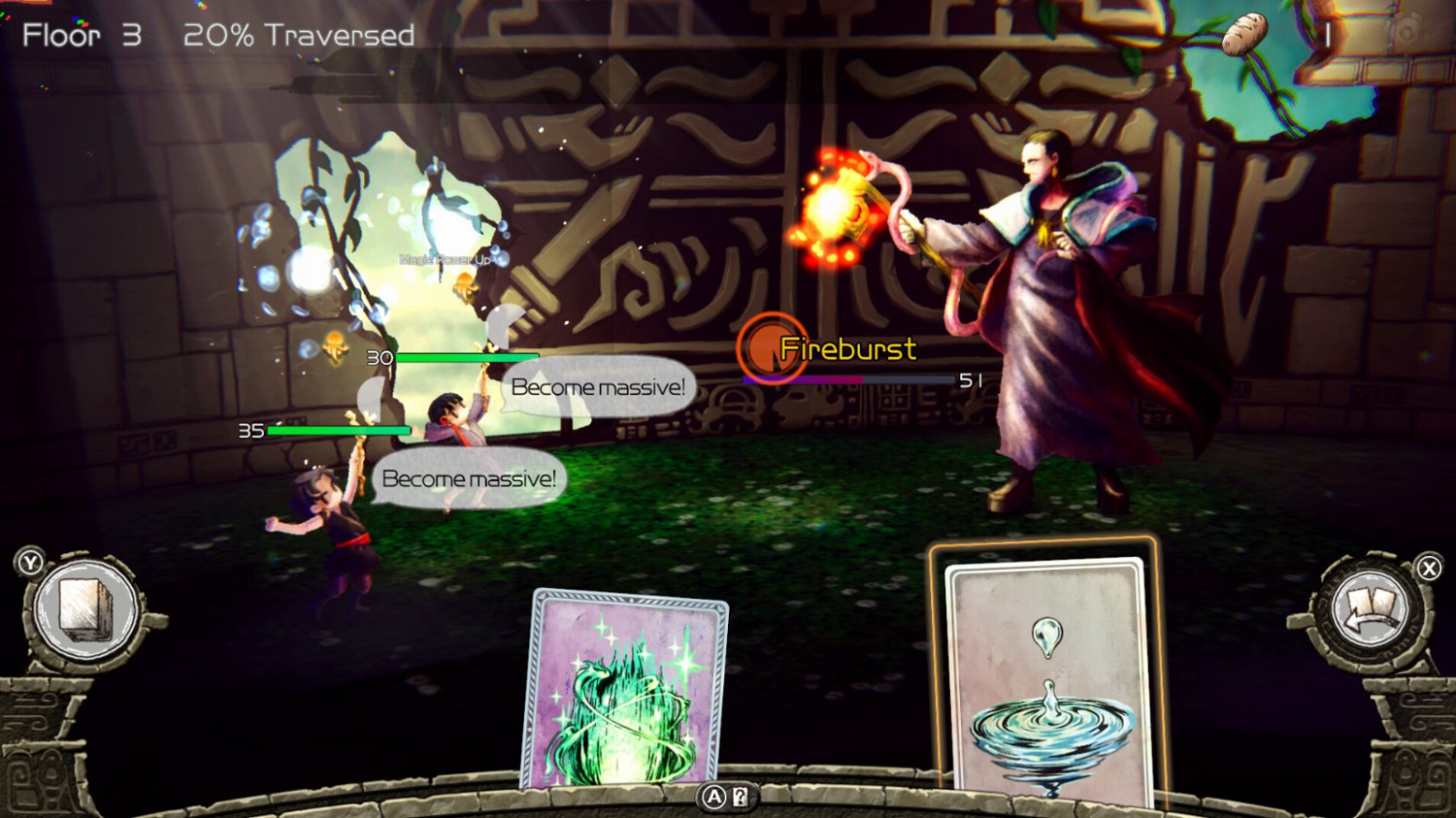Viewport: 1456px width, 818px height.
Task: Click the 20% Traversed progress text
Action: tap(298, 35)
